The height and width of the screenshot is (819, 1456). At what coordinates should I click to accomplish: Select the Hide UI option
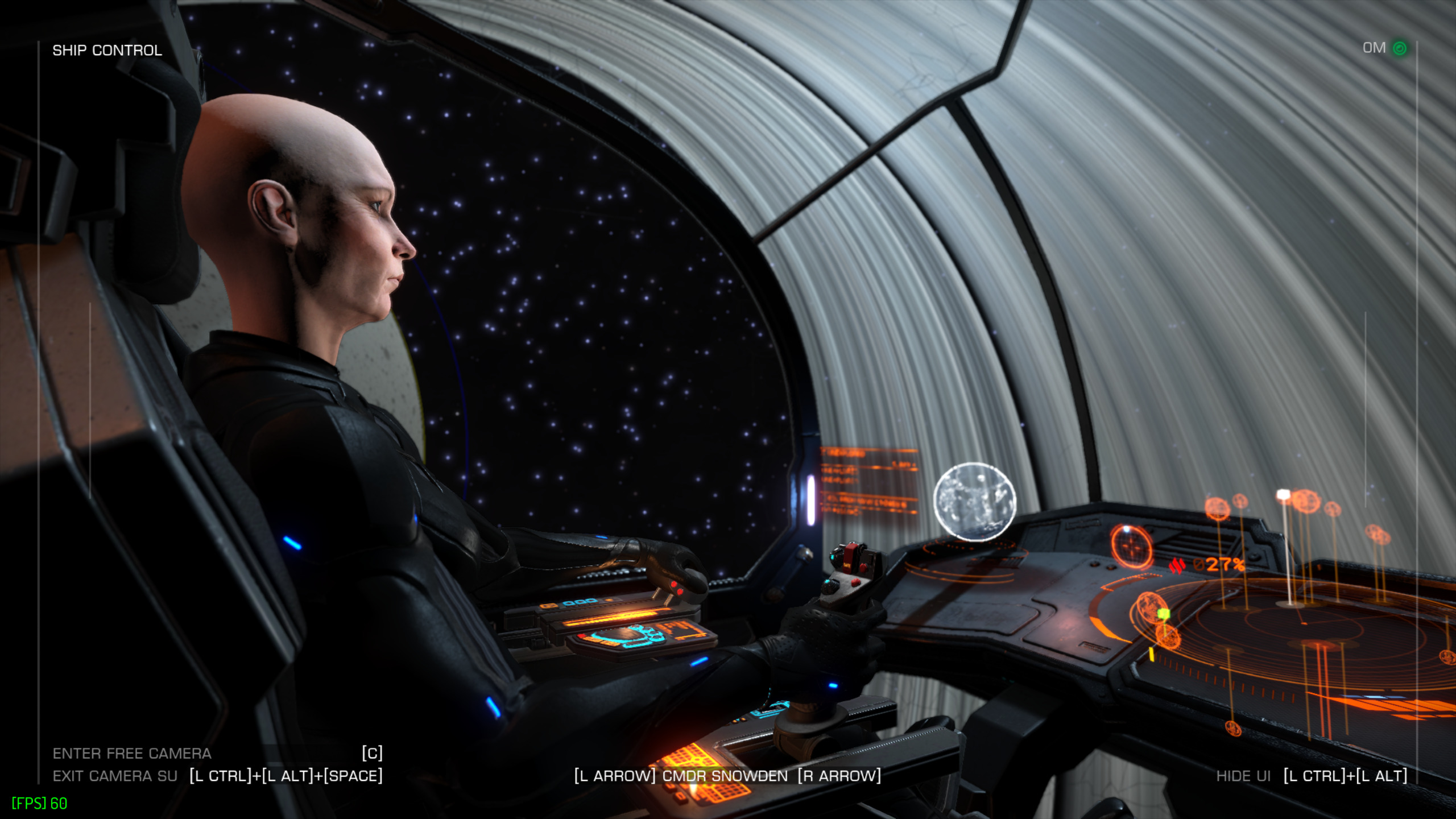click(1243, 776)
